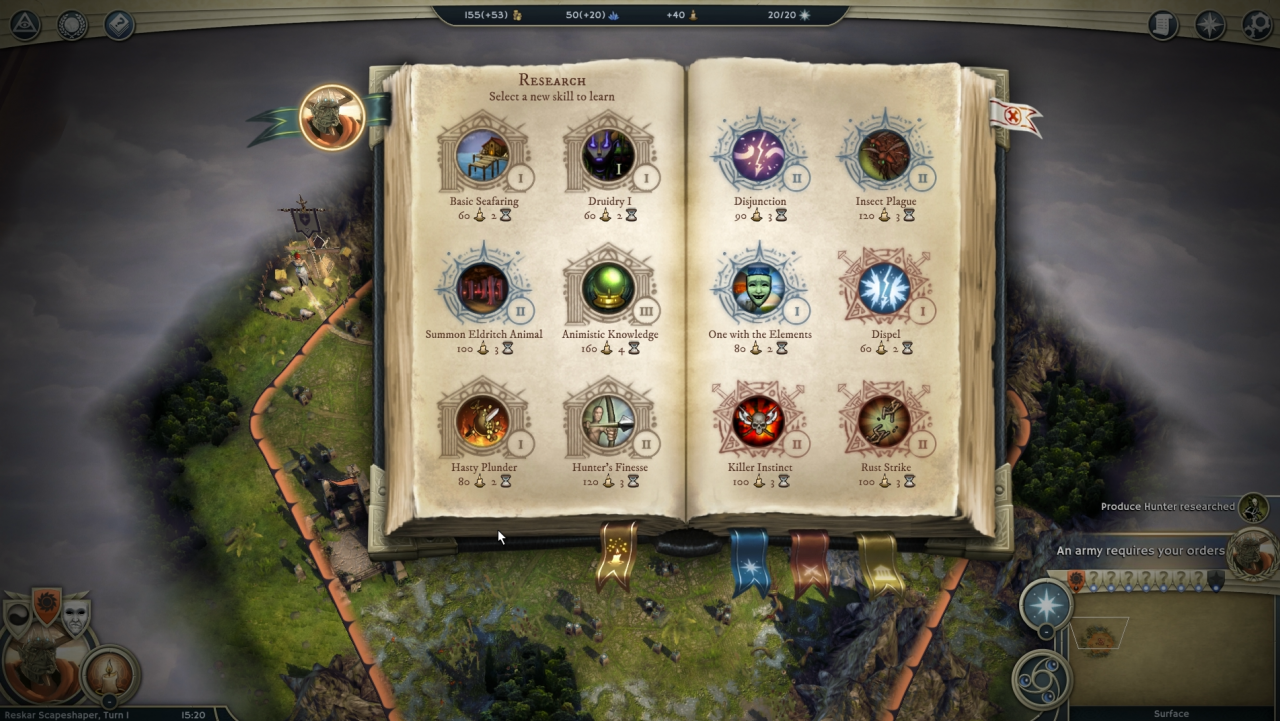Screen dimensions: 1280x721
Task: Research Summon Eldritch Animal
Action: 483,289
